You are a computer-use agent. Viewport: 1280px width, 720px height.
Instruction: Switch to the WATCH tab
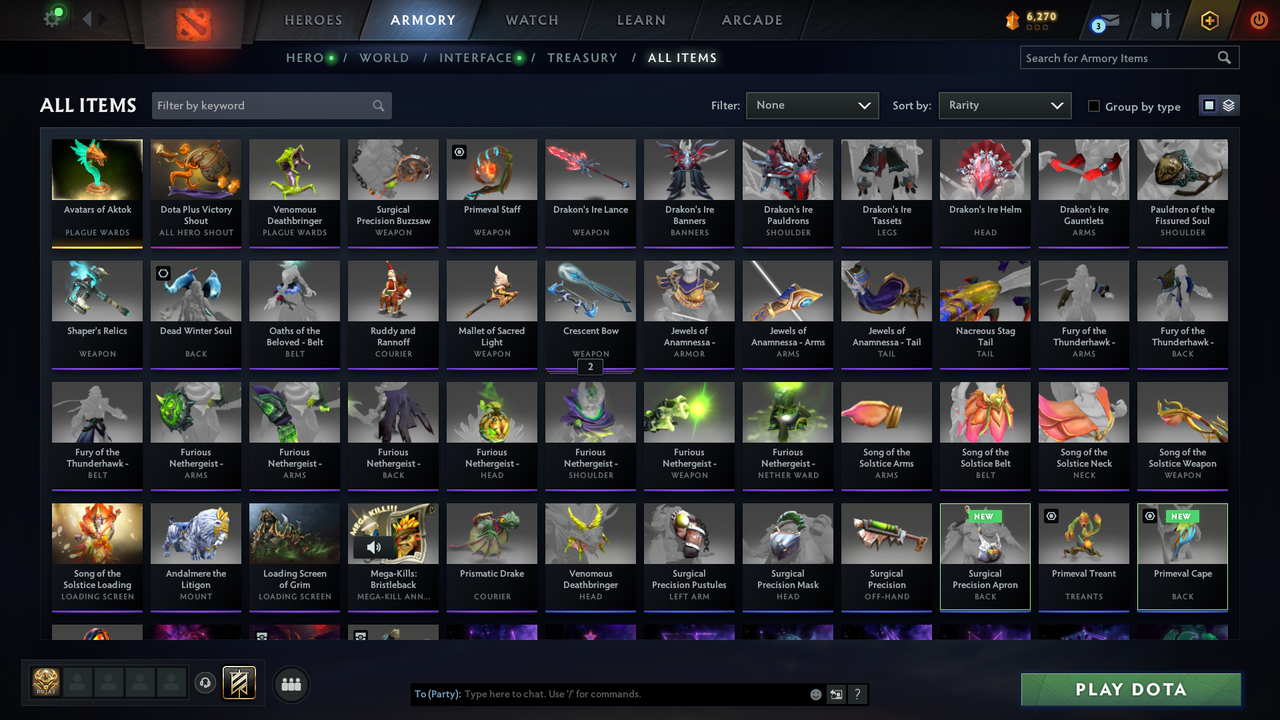tap(531, 19)
